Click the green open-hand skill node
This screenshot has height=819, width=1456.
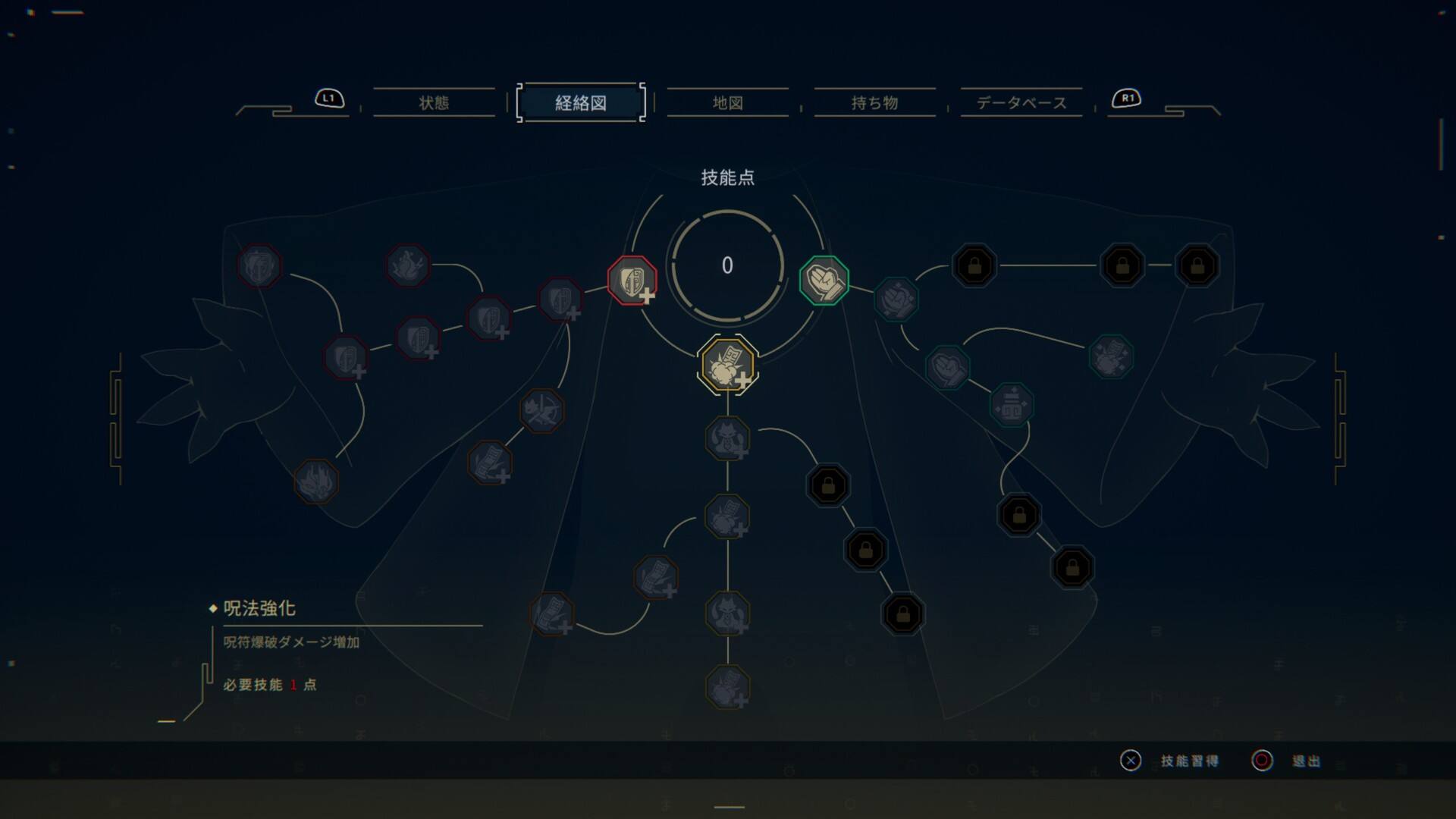click(x=823, y=280)
